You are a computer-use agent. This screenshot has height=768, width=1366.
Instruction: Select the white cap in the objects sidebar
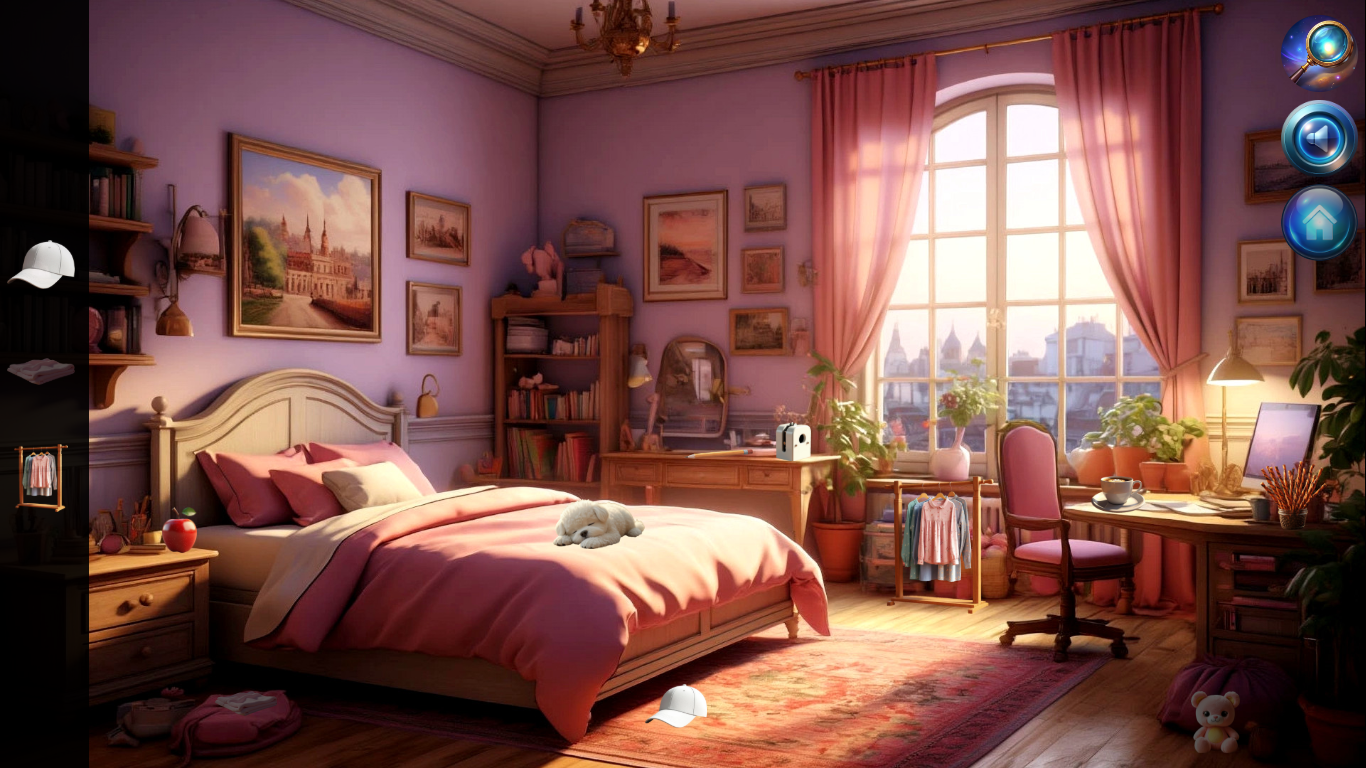tap(40, 265)
